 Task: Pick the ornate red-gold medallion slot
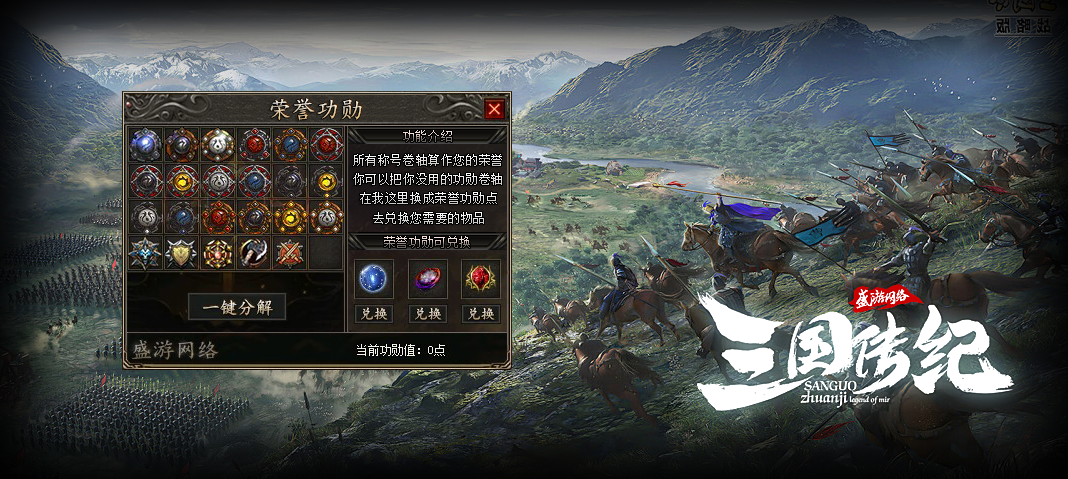(x=218, y=252)
